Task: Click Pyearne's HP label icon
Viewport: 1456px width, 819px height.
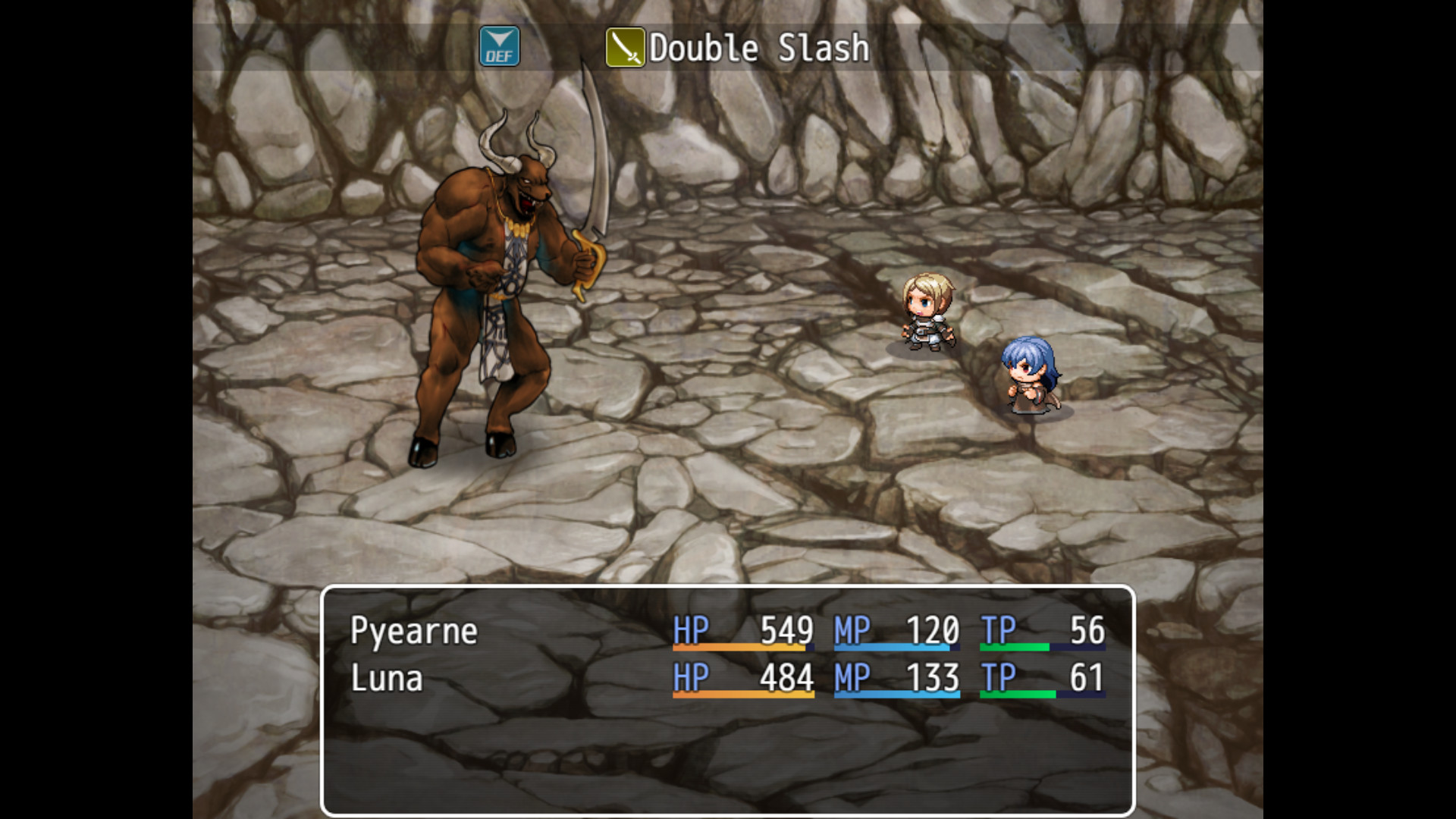Action: pos(692,630)
